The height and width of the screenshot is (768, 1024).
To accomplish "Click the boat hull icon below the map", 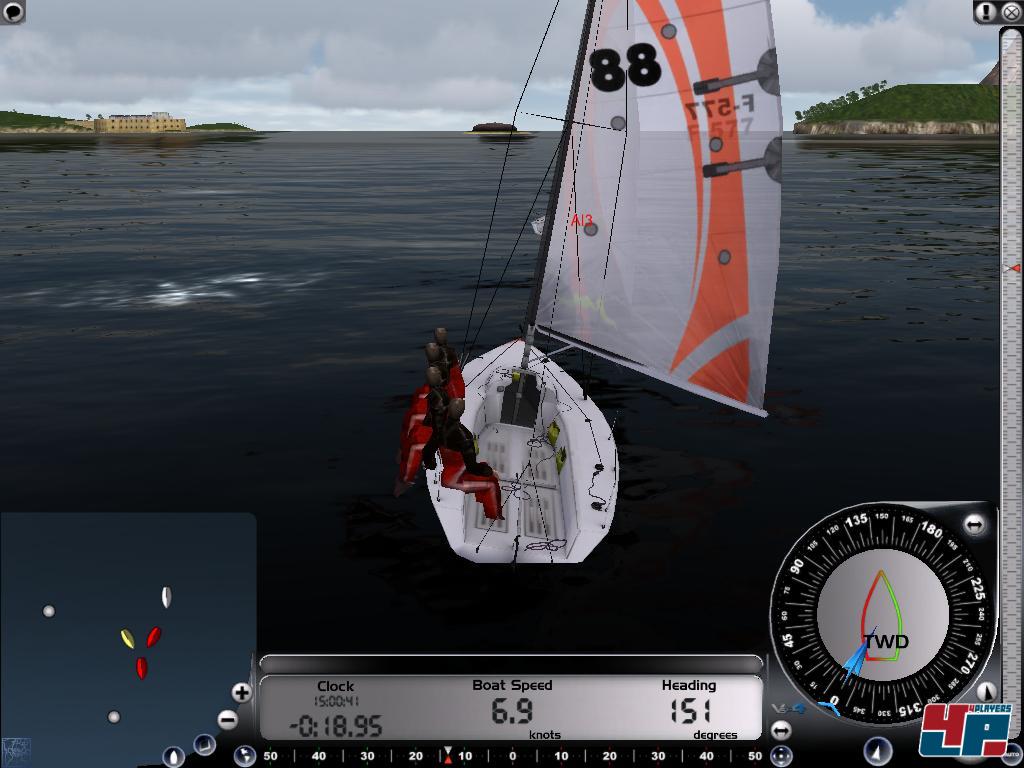I will click(x=173, y=757).
